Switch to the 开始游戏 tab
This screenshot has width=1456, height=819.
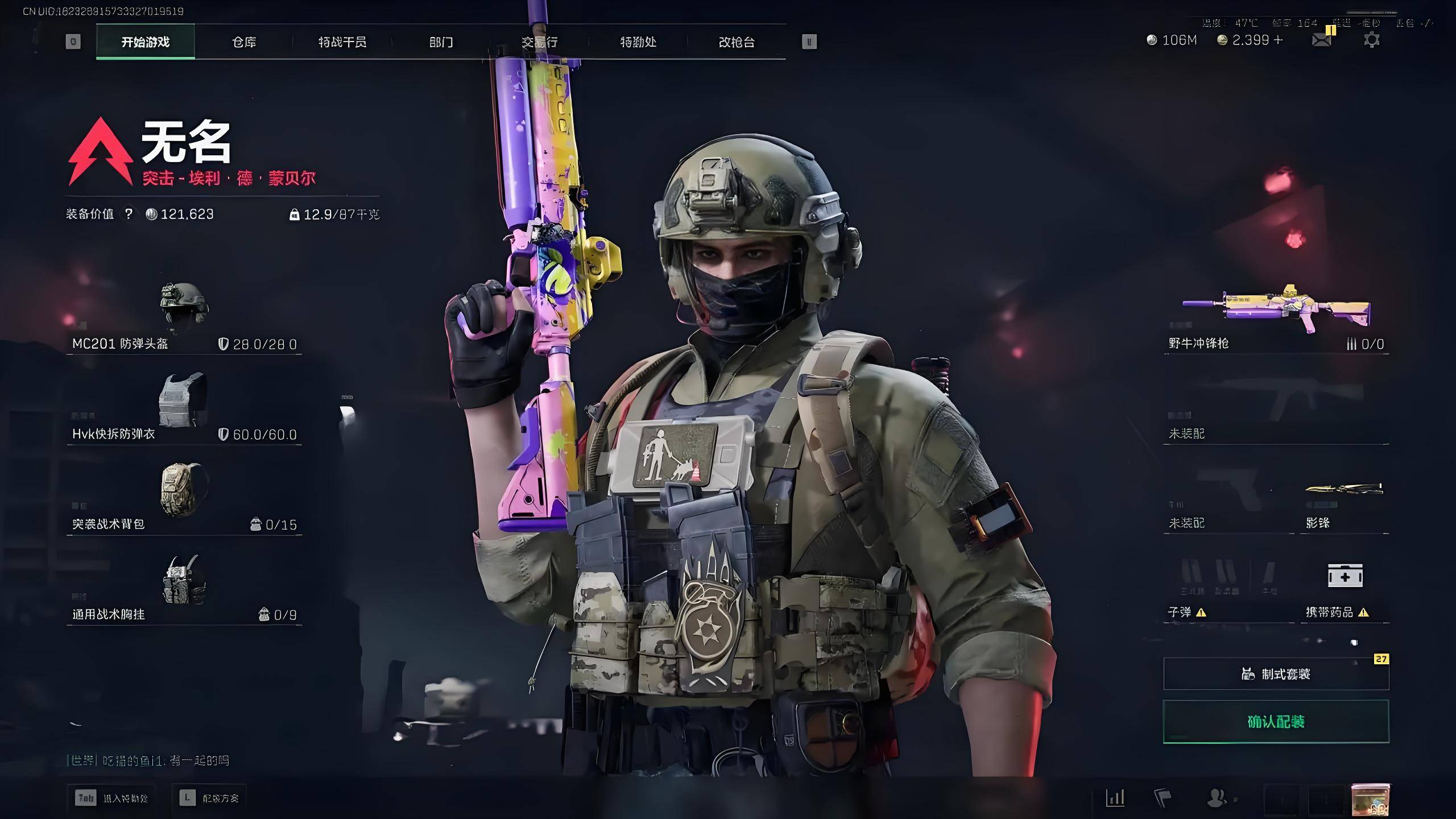coord(146,42)
